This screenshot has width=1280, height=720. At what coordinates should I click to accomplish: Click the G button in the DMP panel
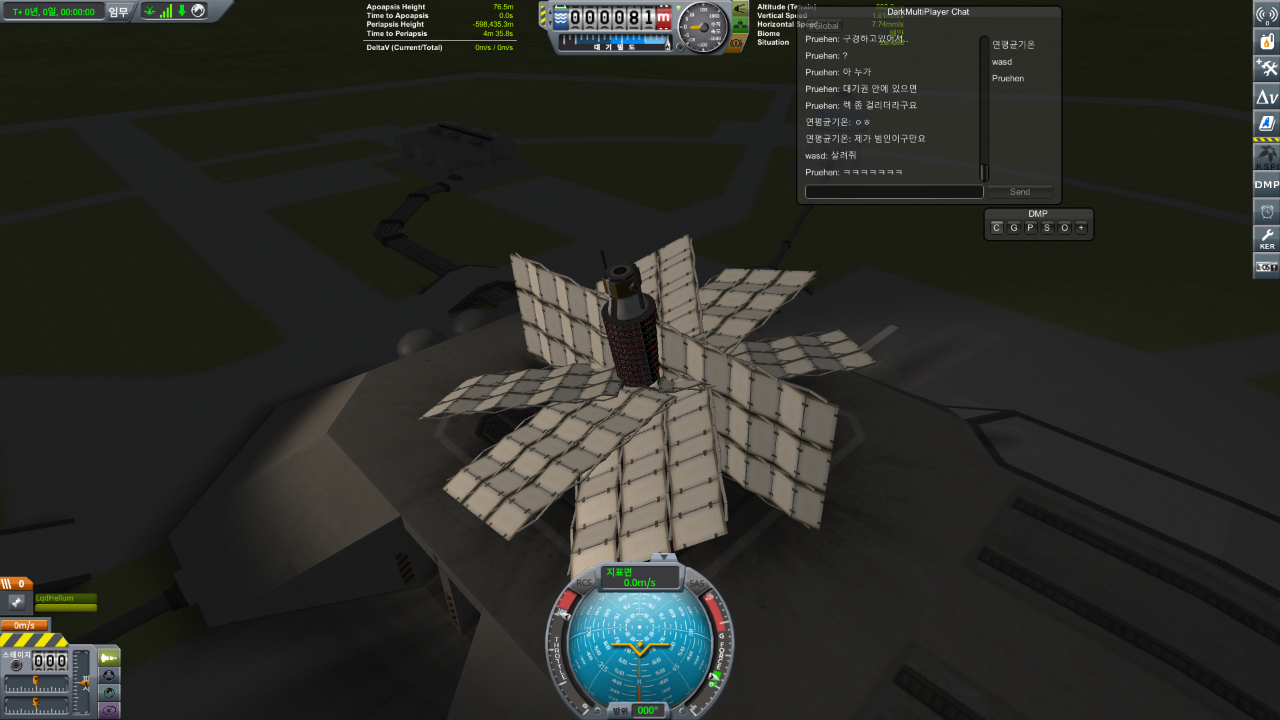pyautogui.click(x=1013, y=228)
